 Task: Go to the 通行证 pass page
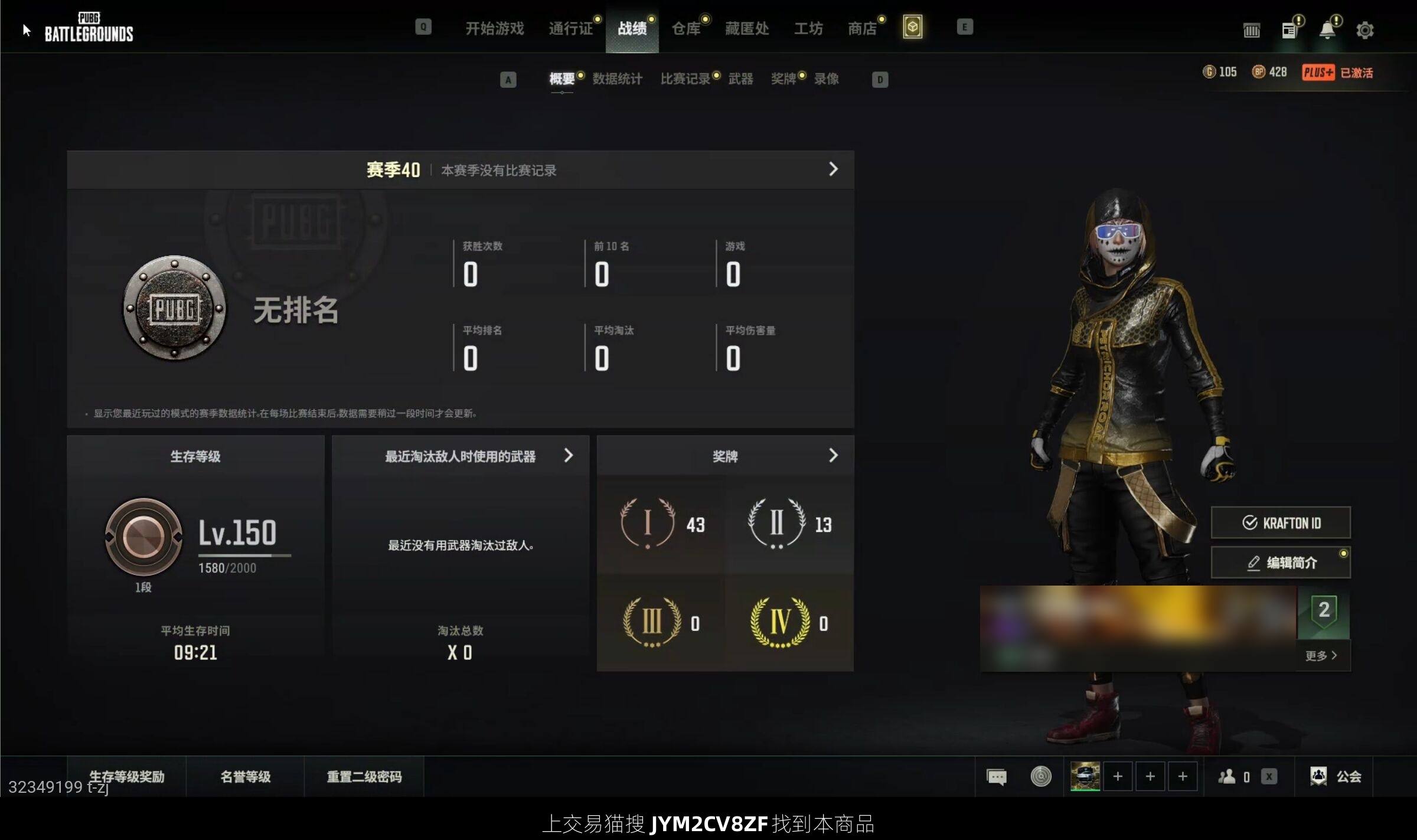pyautogui.click(x=570, y=28)
